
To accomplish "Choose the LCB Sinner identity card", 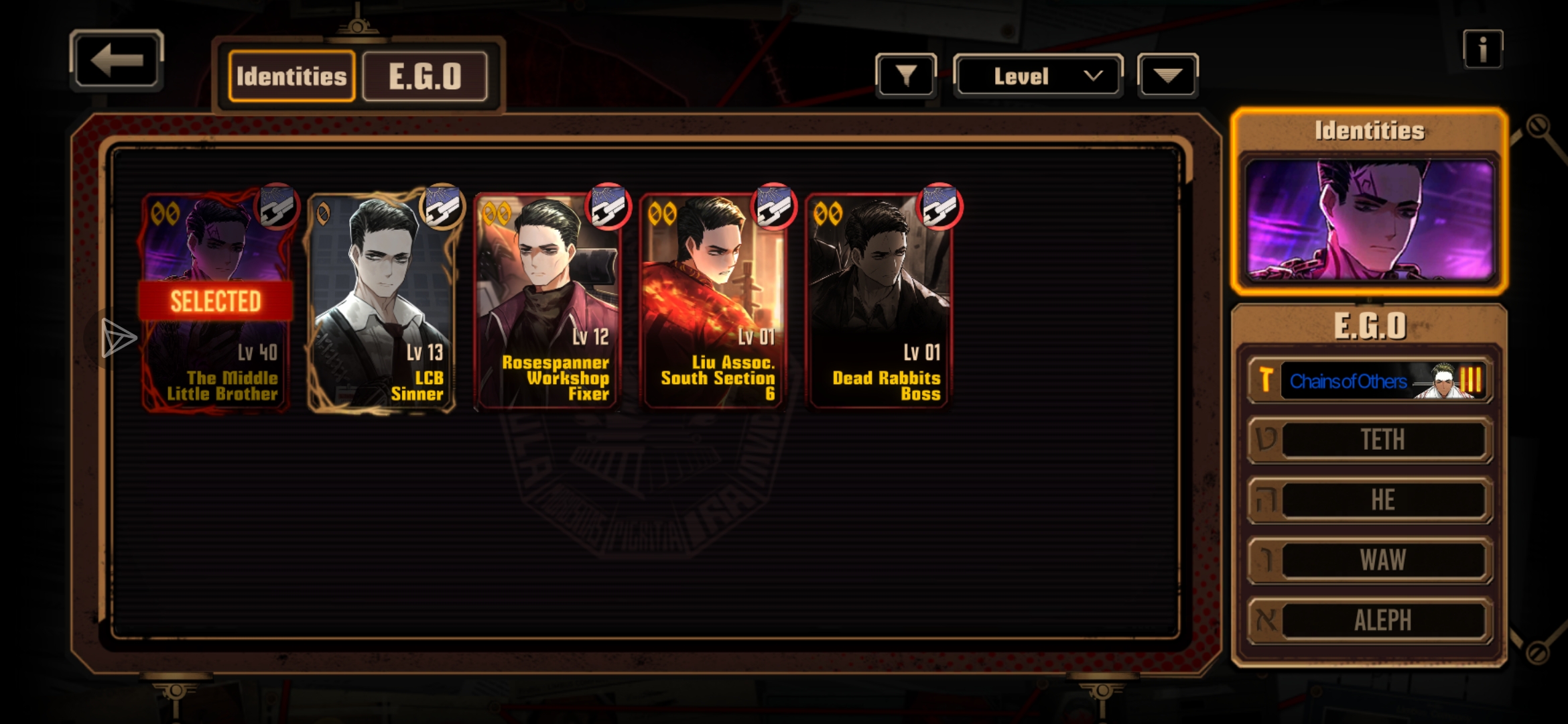I will tap(381, 302).
